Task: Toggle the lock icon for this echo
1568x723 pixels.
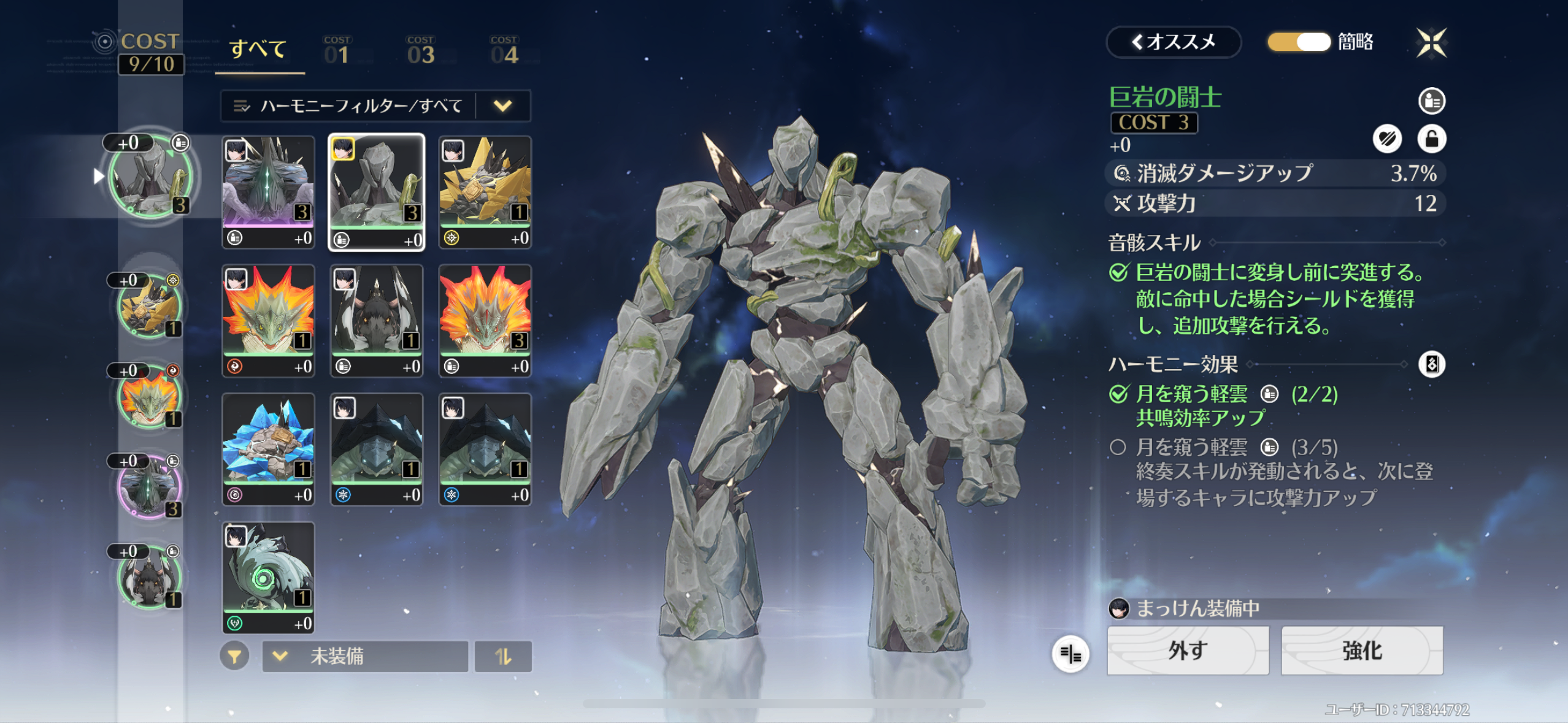Action: click(1431, 139)
